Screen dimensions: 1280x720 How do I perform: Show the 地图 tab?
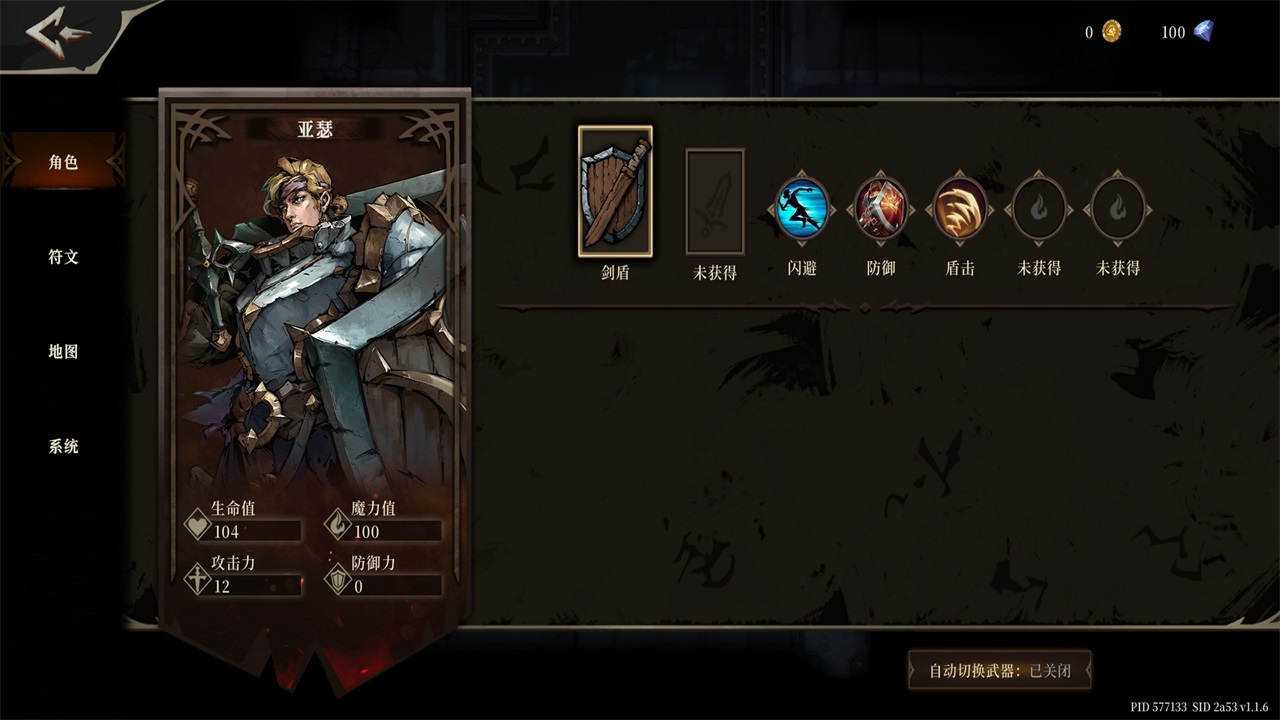click(x=63, y=352)
